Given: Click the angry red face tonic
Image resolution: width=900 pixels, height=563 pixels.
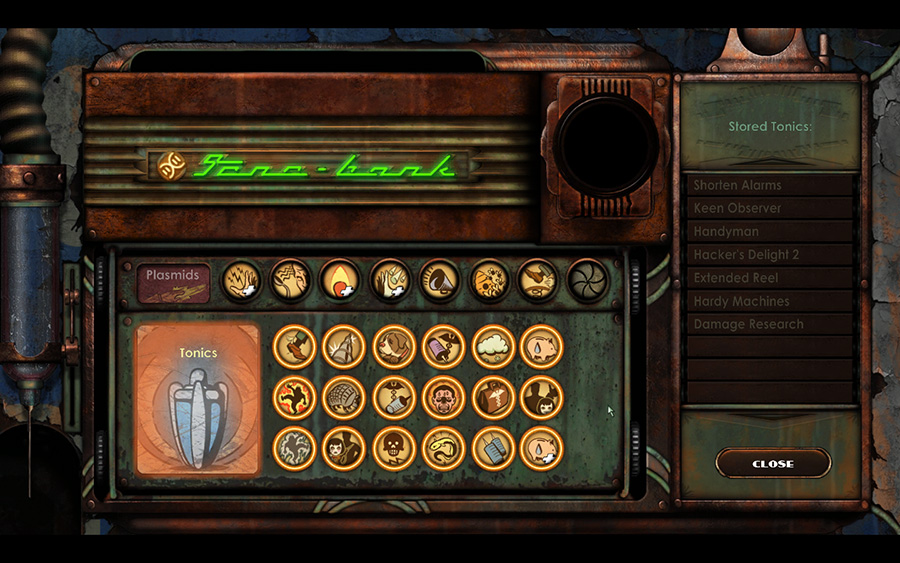Looking at the screenshot, I should 443,397.
